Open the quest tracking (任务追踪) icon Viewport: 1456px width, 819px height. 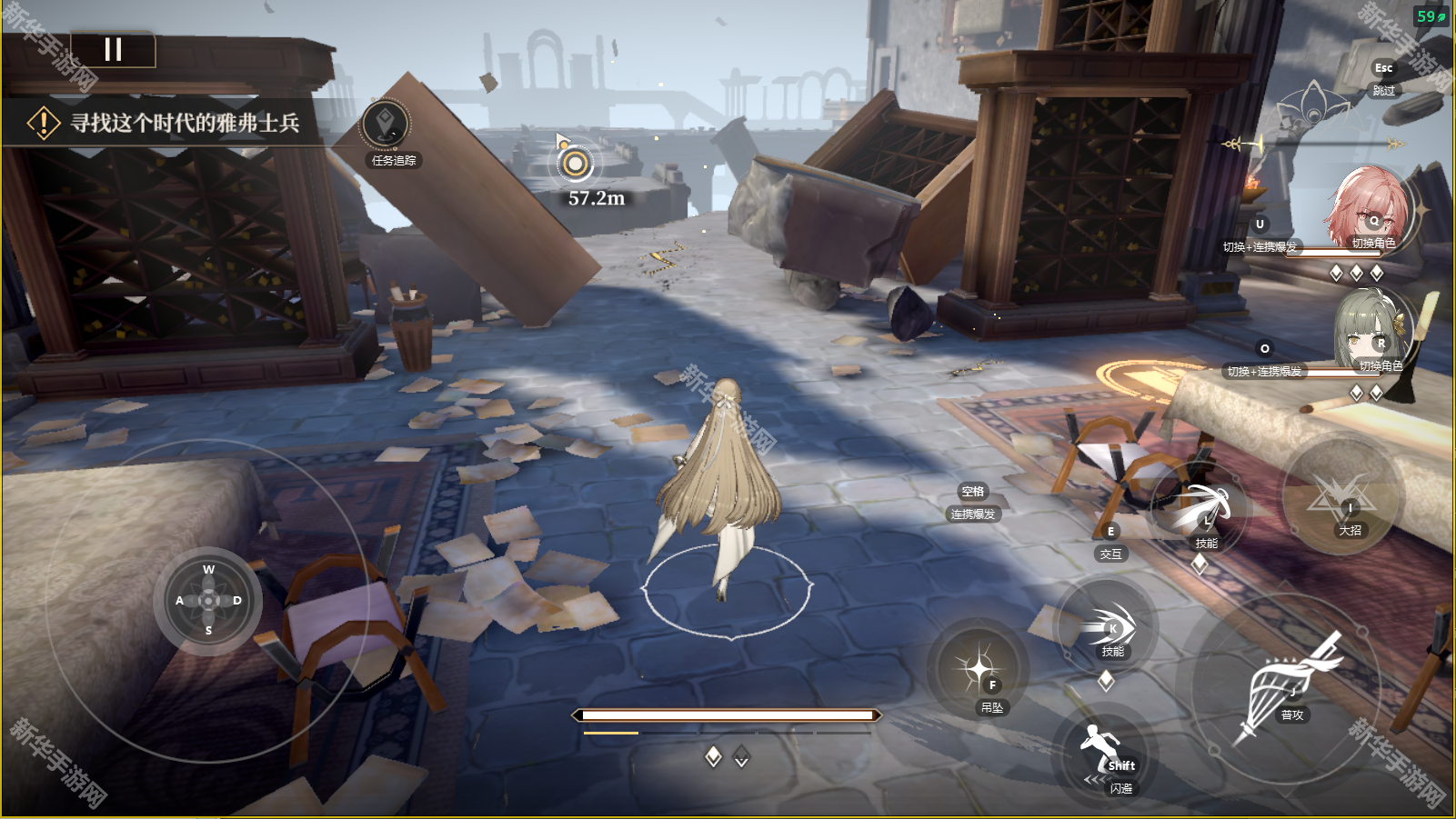(386, 125)
